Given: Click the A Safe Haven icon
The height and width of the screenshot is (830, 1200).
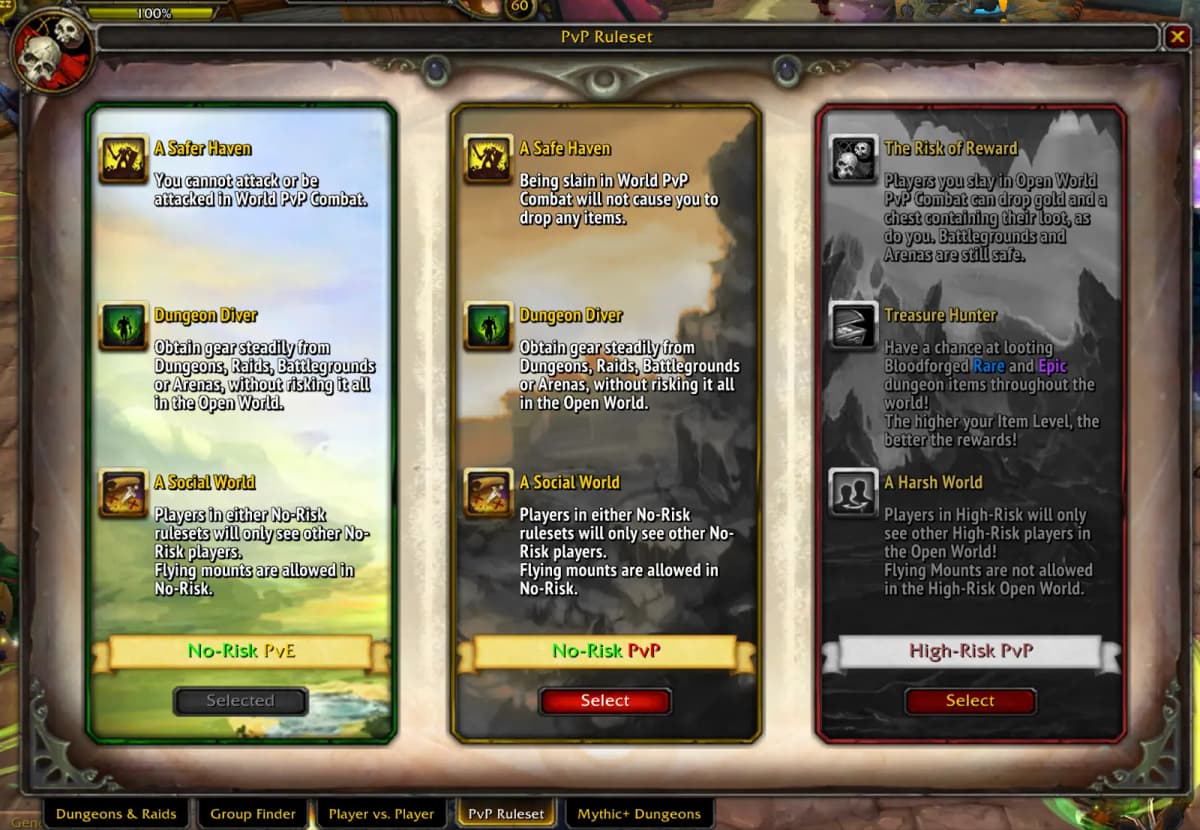Looking at the screenshot, I should (x=489, y=159).
